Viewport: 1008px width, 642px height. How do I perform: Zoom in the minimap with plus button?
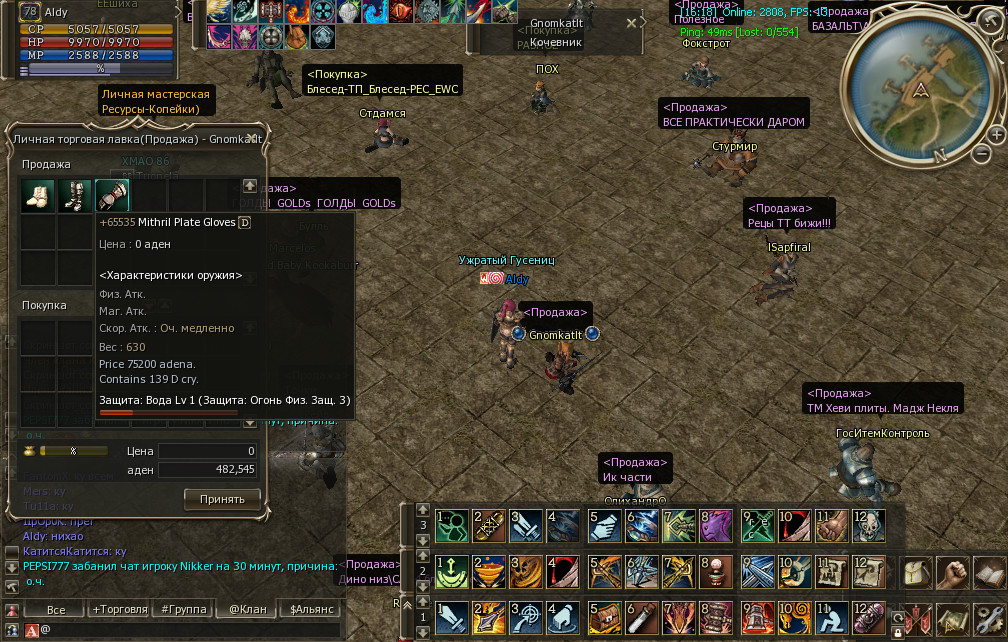(x=996, y=134)
